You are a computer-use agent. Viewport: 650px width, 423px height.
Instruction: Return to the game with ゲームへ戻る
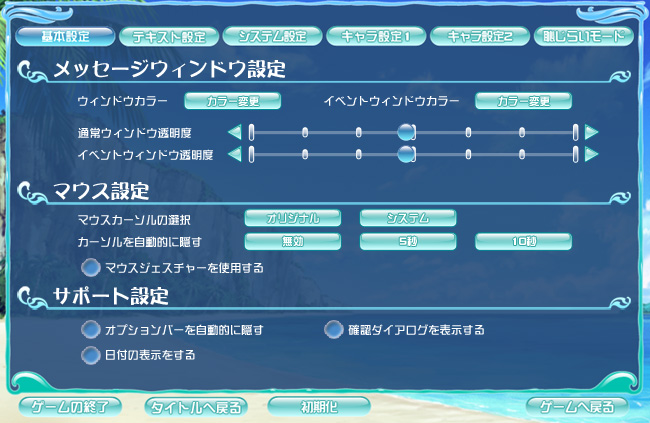pyautogui.click(x=577, y=407)
